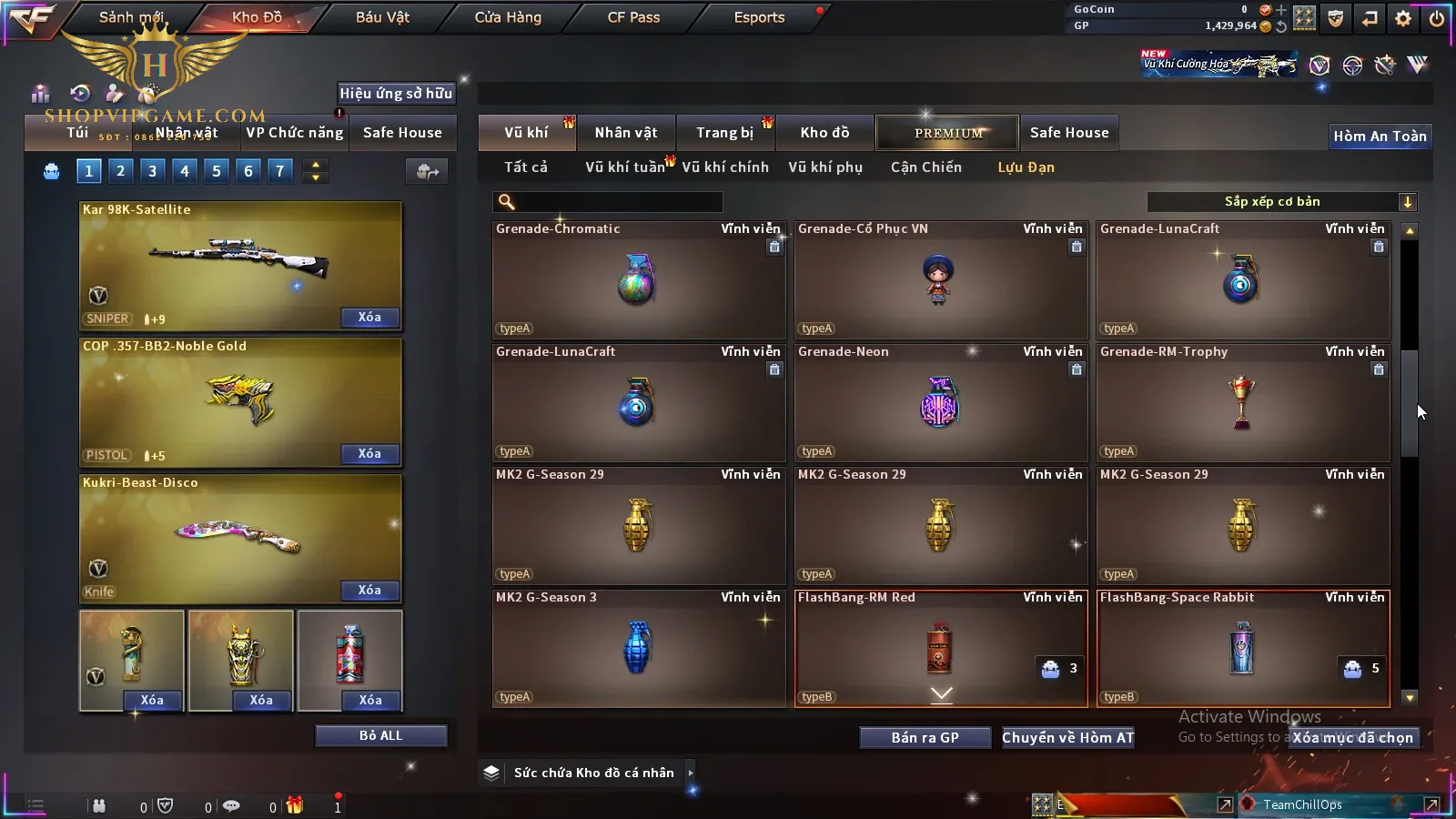Open the Esports menu

tap(759, 17)
